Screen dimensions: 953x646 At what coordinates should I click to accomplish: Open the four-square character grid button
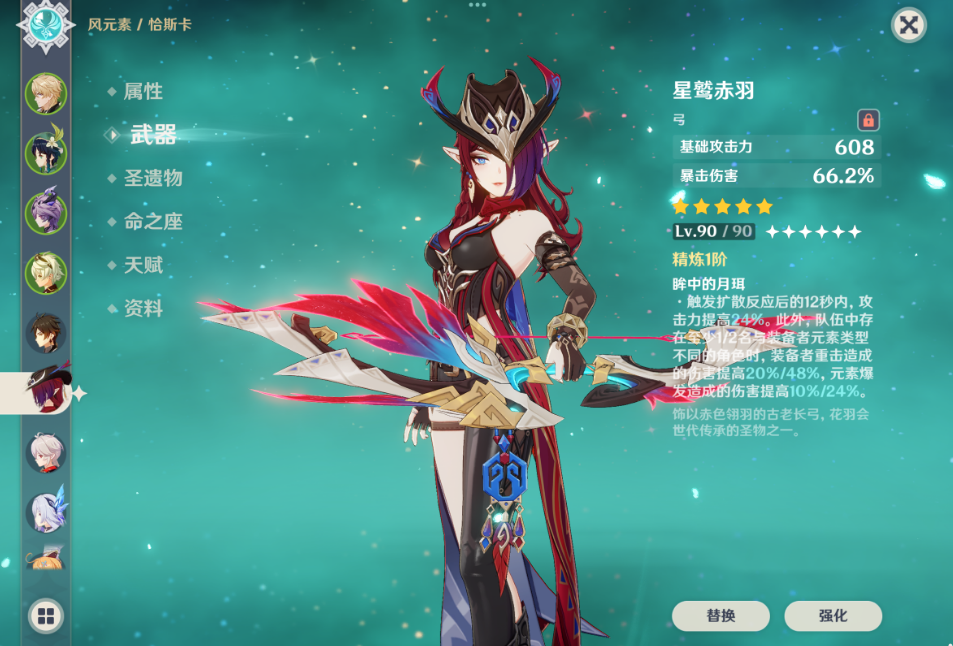coord(46,615)
